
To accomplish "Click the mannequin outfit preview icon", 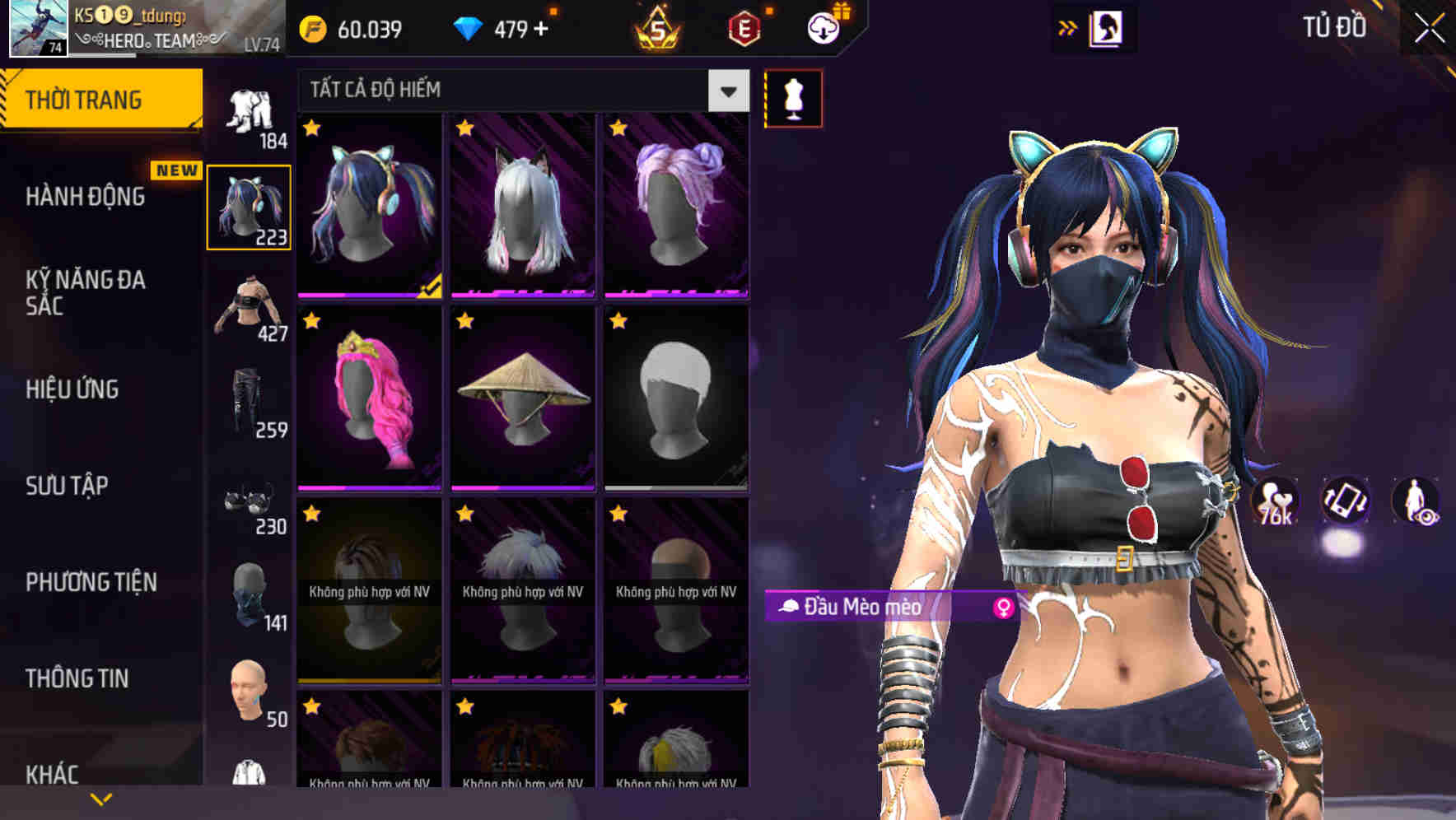I will [793, 97].
